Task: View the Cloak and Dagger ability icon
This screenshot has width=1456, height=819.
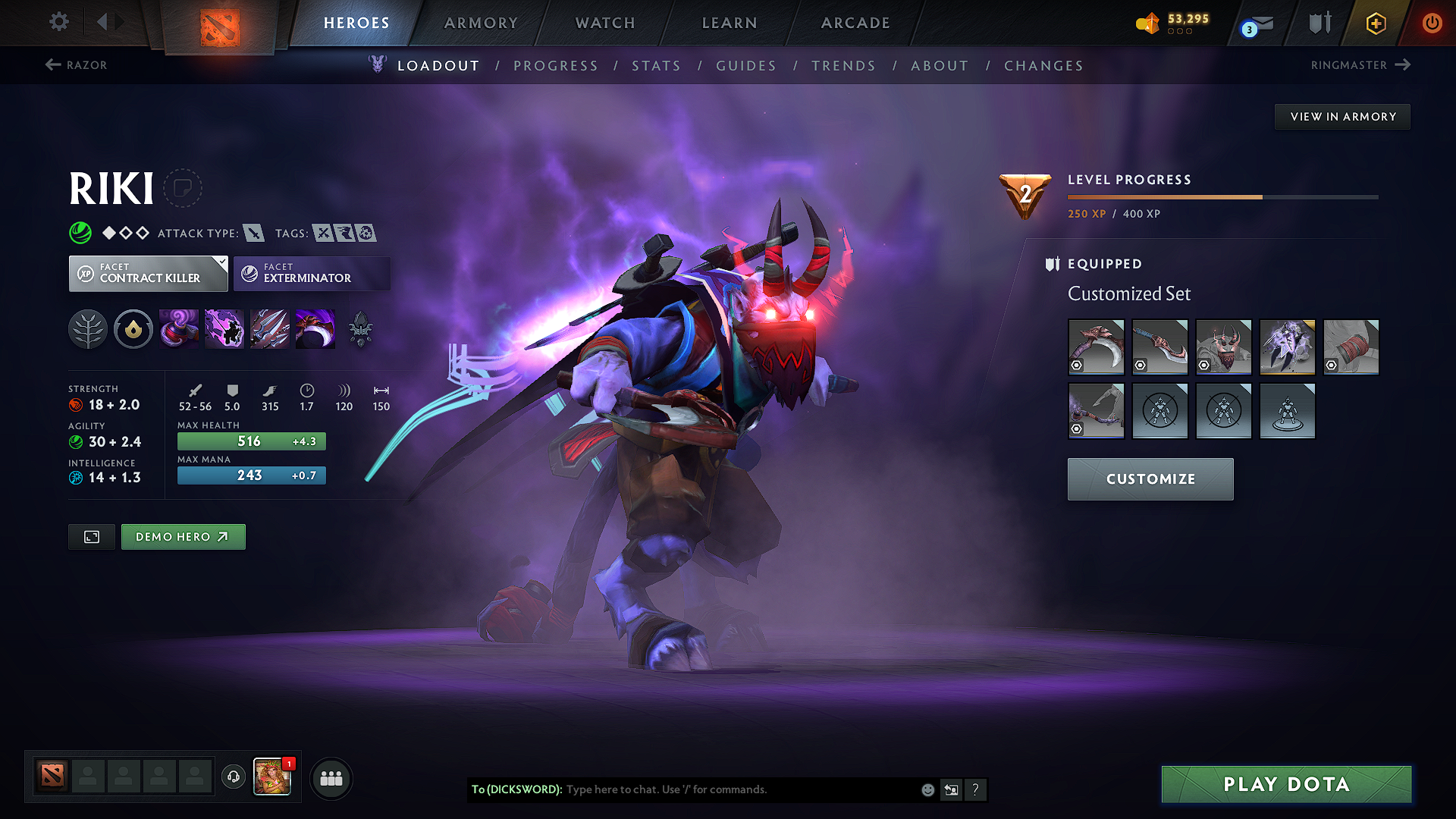Action: [315, 328]
